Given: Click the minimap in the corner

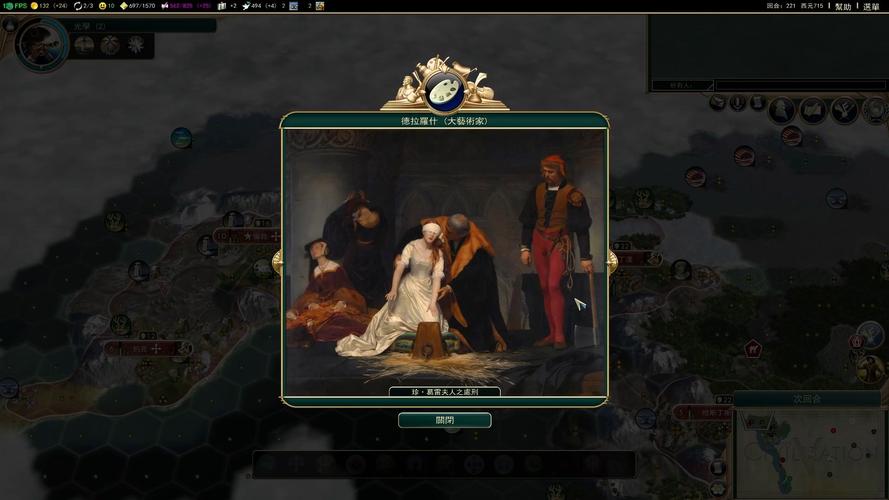Looking at the screenshot, I should (810, 452).
